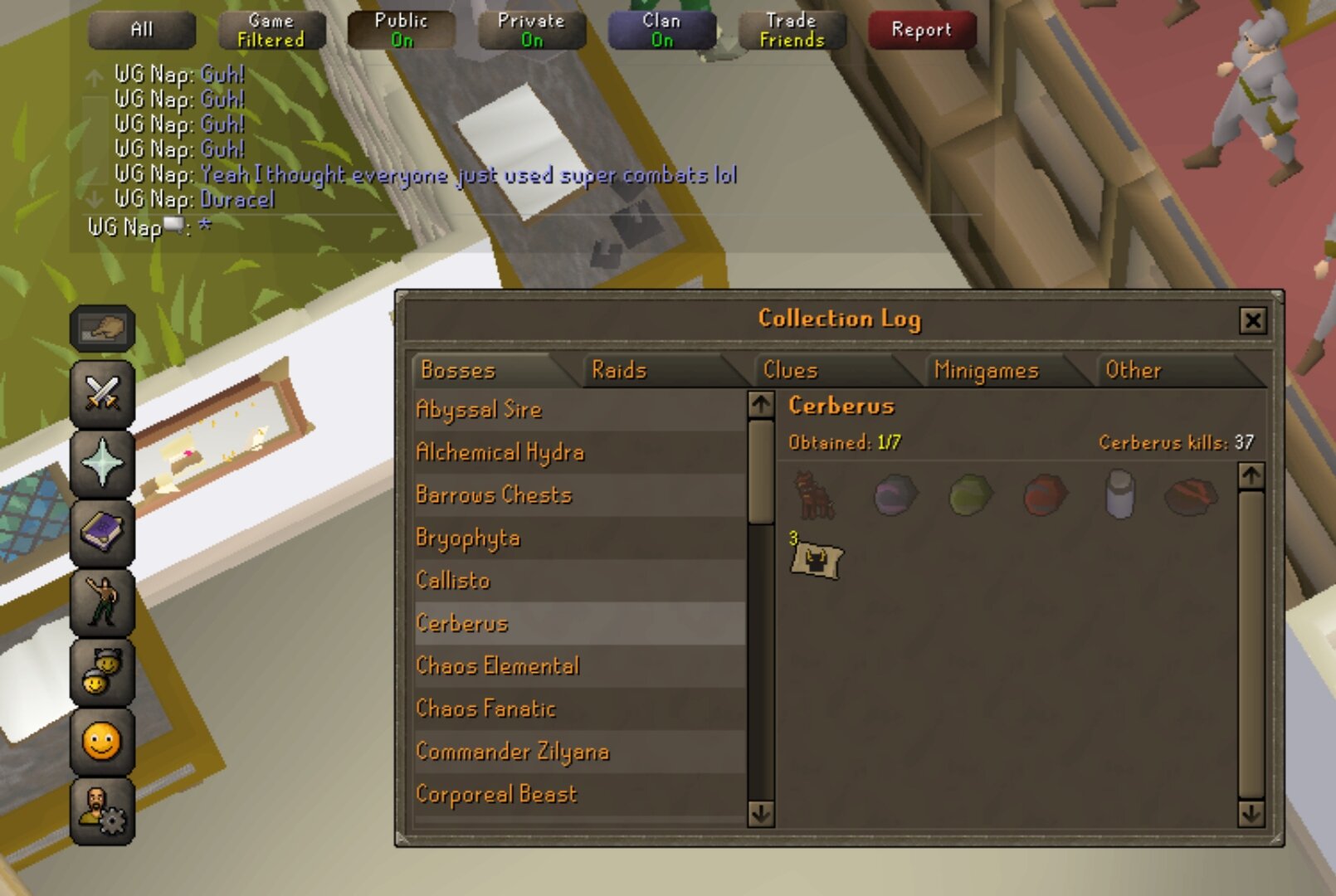Click the boss list scroll-down arrow

click(x=760, y=814)
